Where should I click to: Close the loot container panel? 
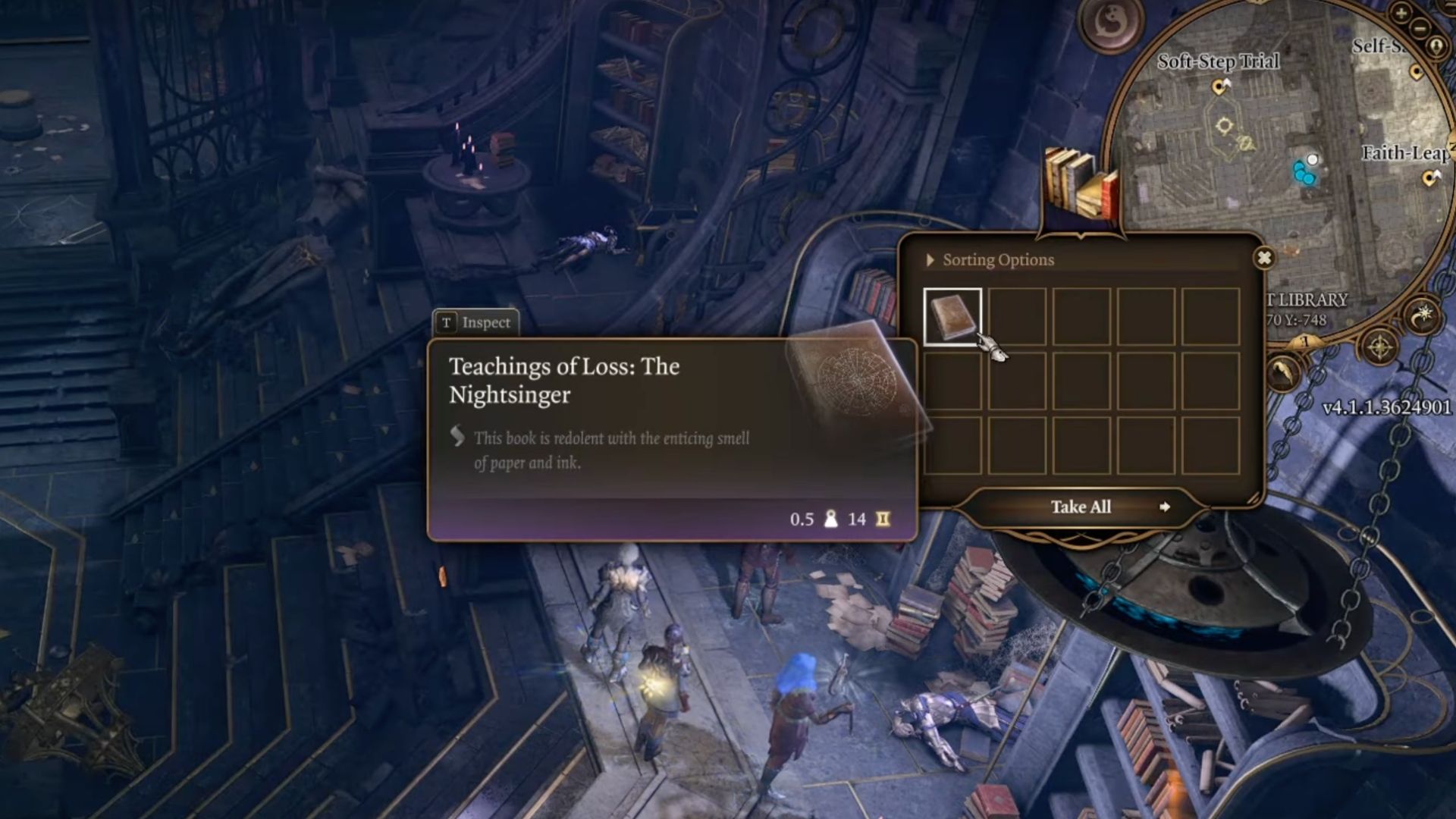click(1263, 258)
